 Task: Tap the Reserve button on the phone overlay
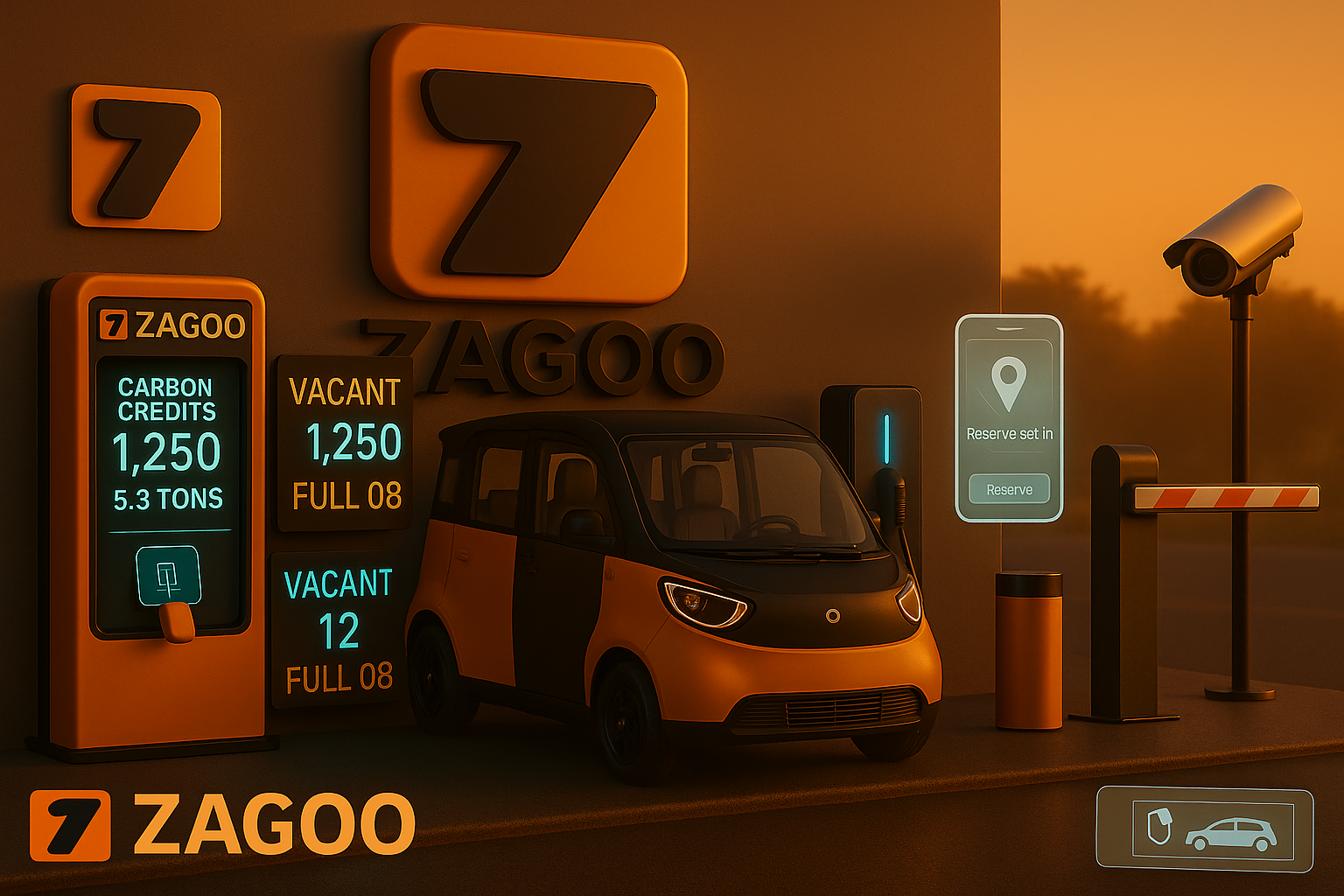point(1009,489)
